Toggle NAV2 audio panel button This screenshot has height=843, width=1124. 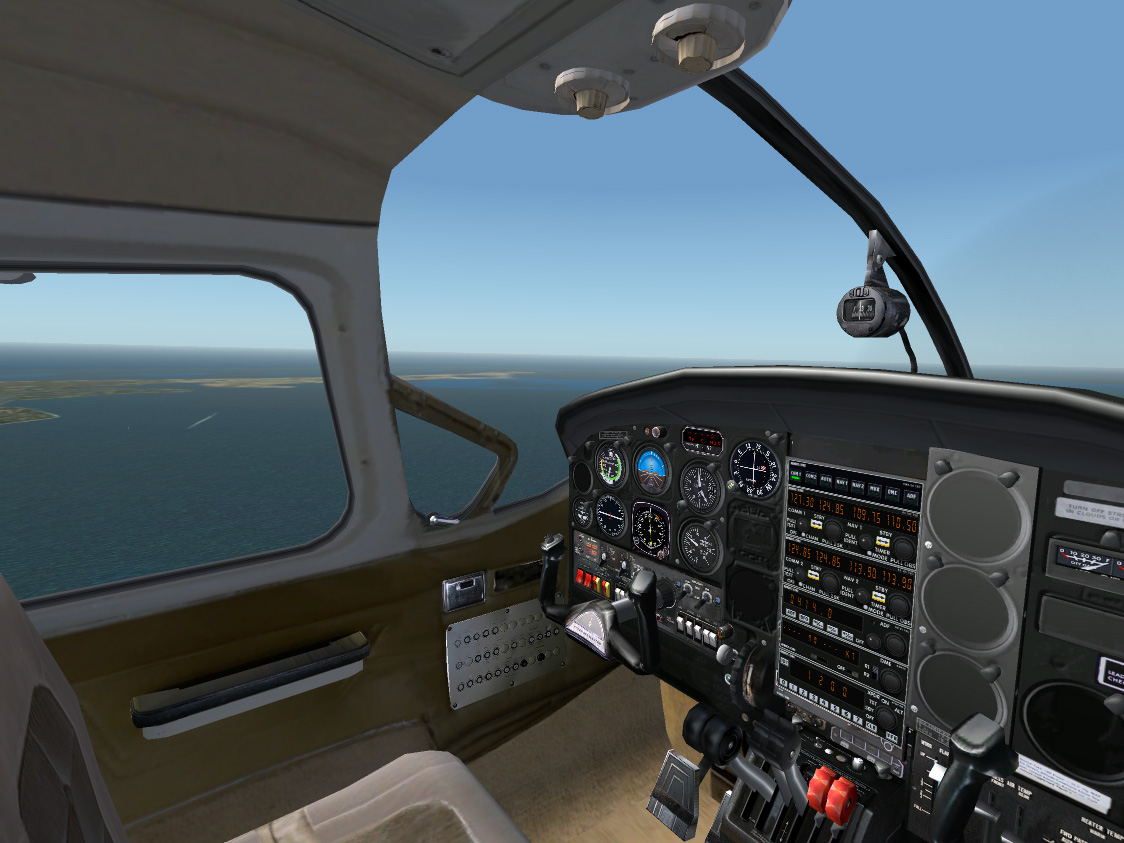coord(858,485)
